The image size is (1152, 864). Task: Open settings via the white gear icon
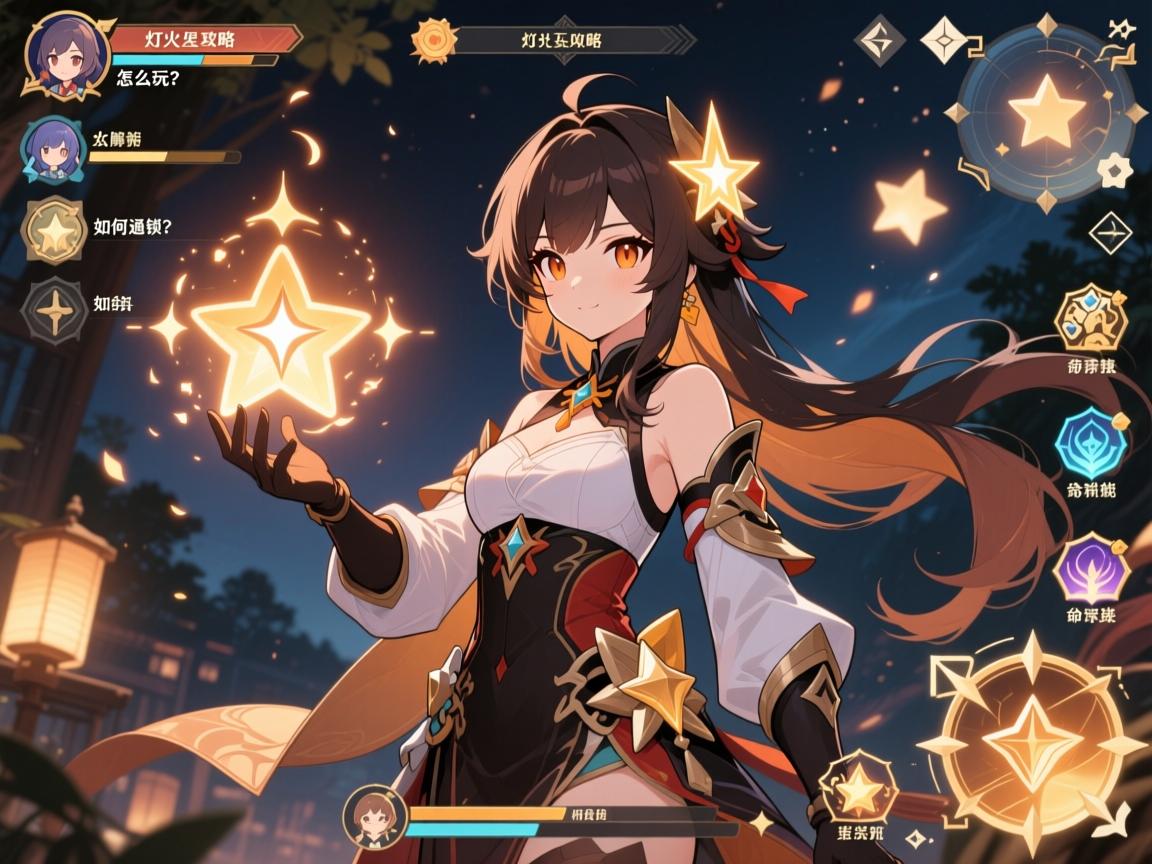[x=1114, y=170]
